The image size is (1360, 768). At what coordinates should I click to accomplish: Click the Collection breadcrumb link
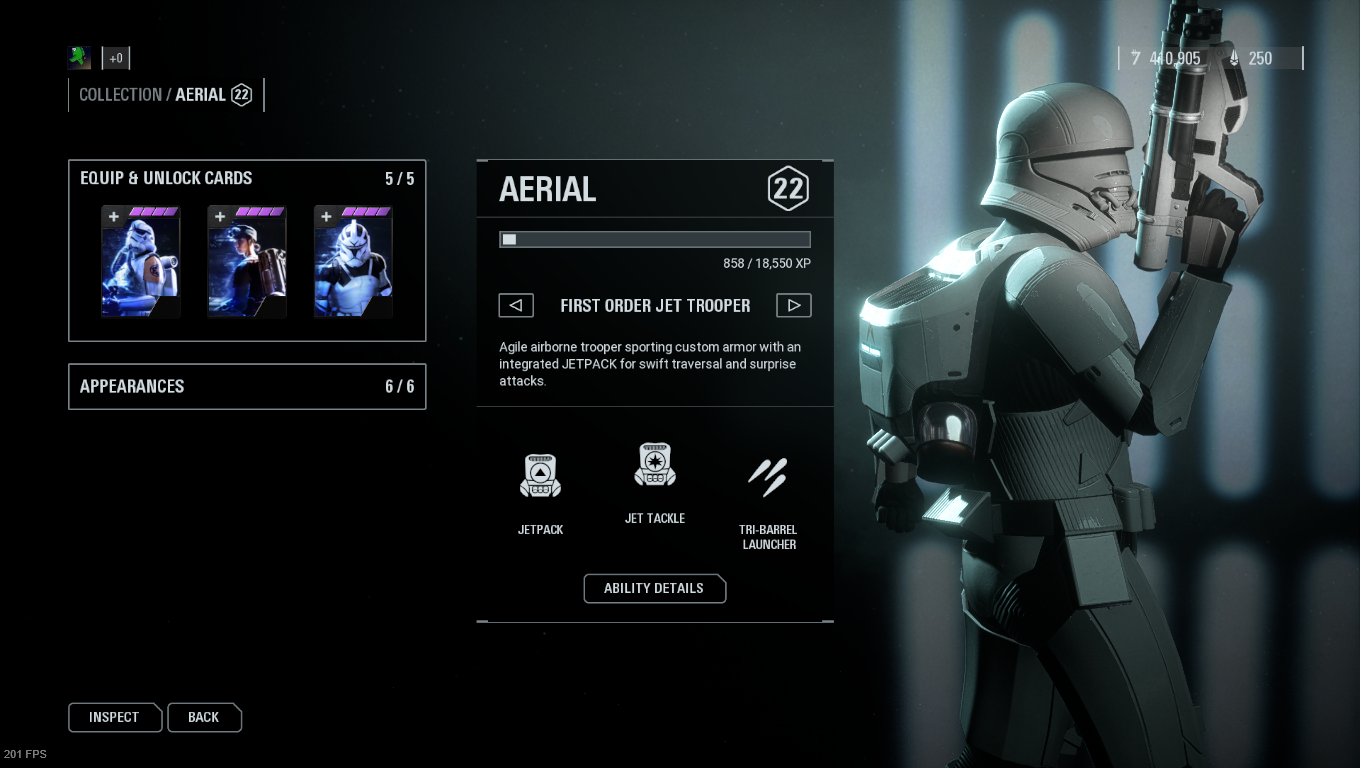point(120,95)
